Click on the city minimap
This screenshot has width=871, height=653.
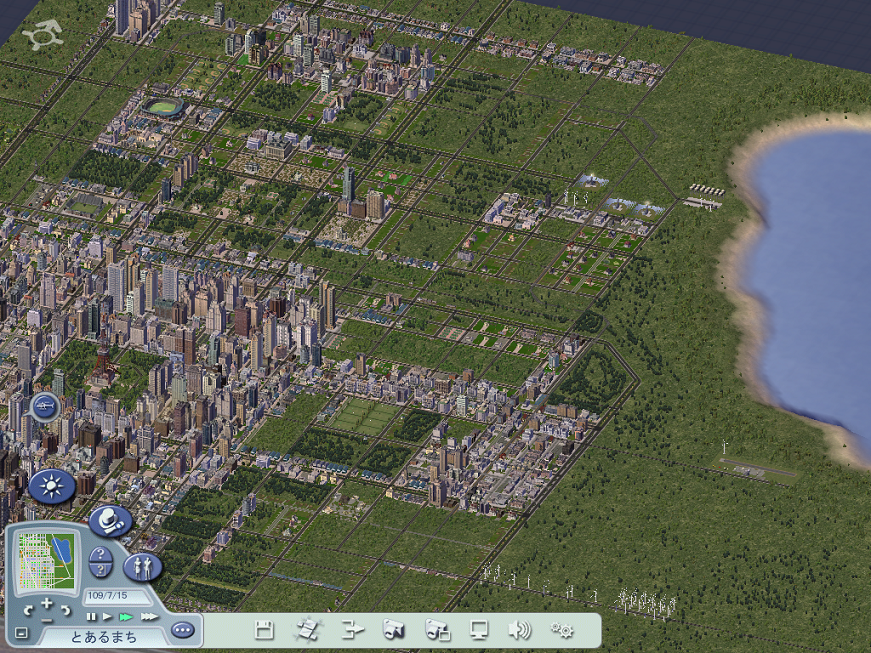(x=46, y=560)
